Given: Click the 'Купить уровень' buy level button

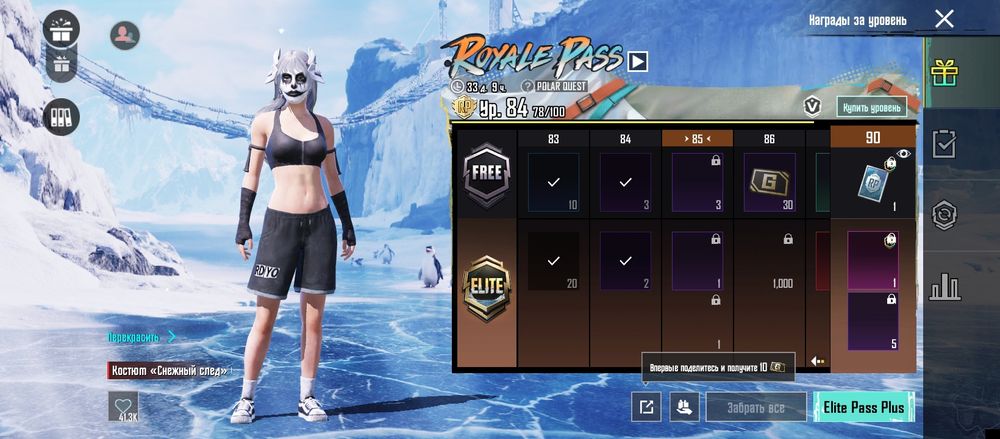Looking at the screenshot, I should (872, 107).
